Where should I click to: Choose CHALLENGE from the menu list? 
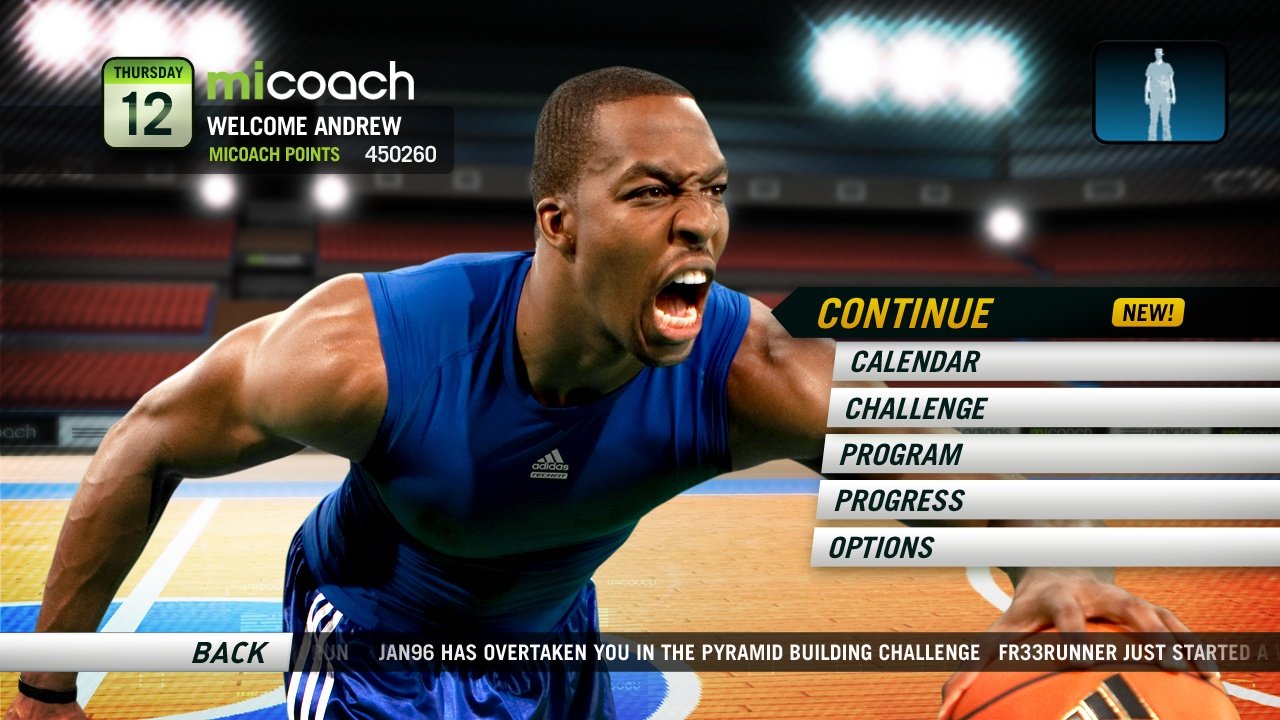click(917, 408)
